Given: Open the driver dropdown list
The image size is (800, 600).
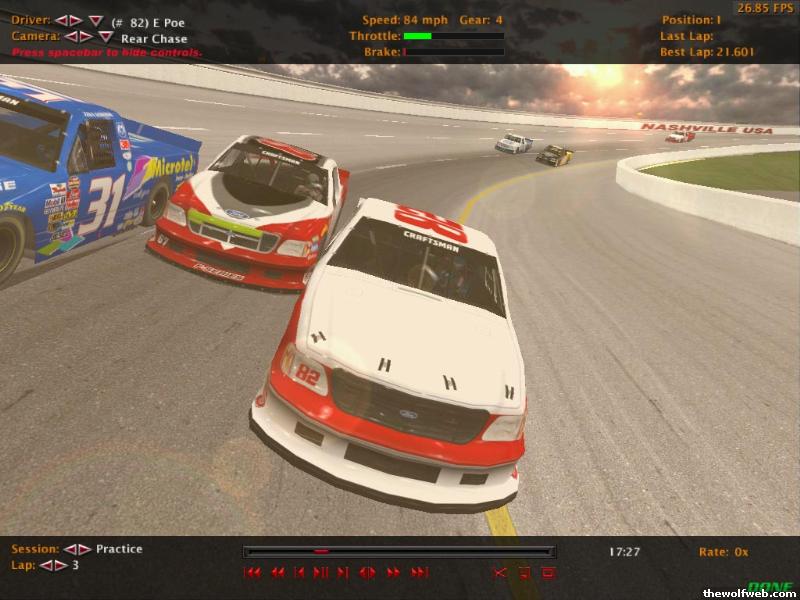Looking at the screenshot, I should click(95, 21).
